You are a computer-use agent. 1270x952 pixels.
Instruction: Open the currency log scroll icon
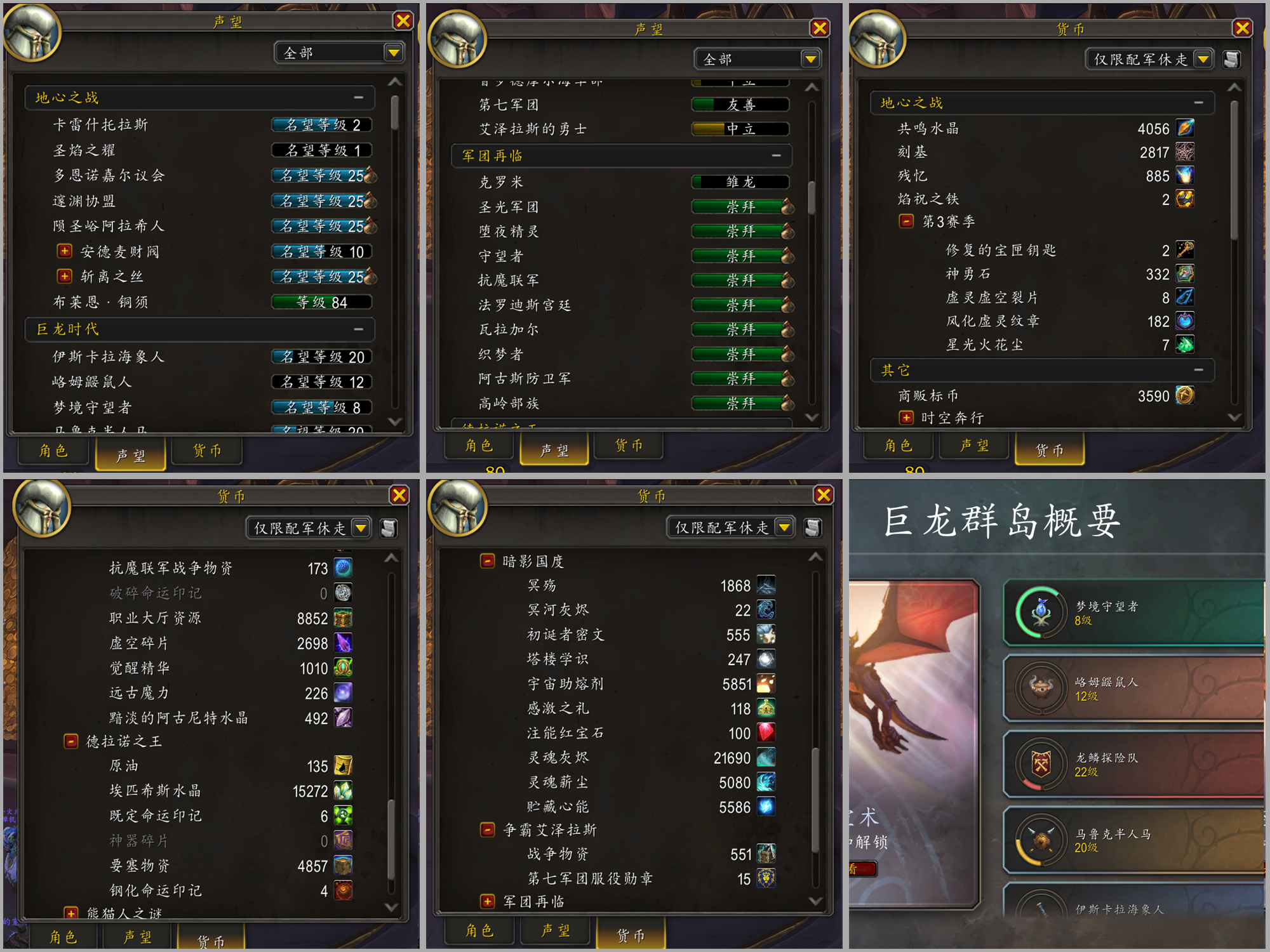point(1231,59)
